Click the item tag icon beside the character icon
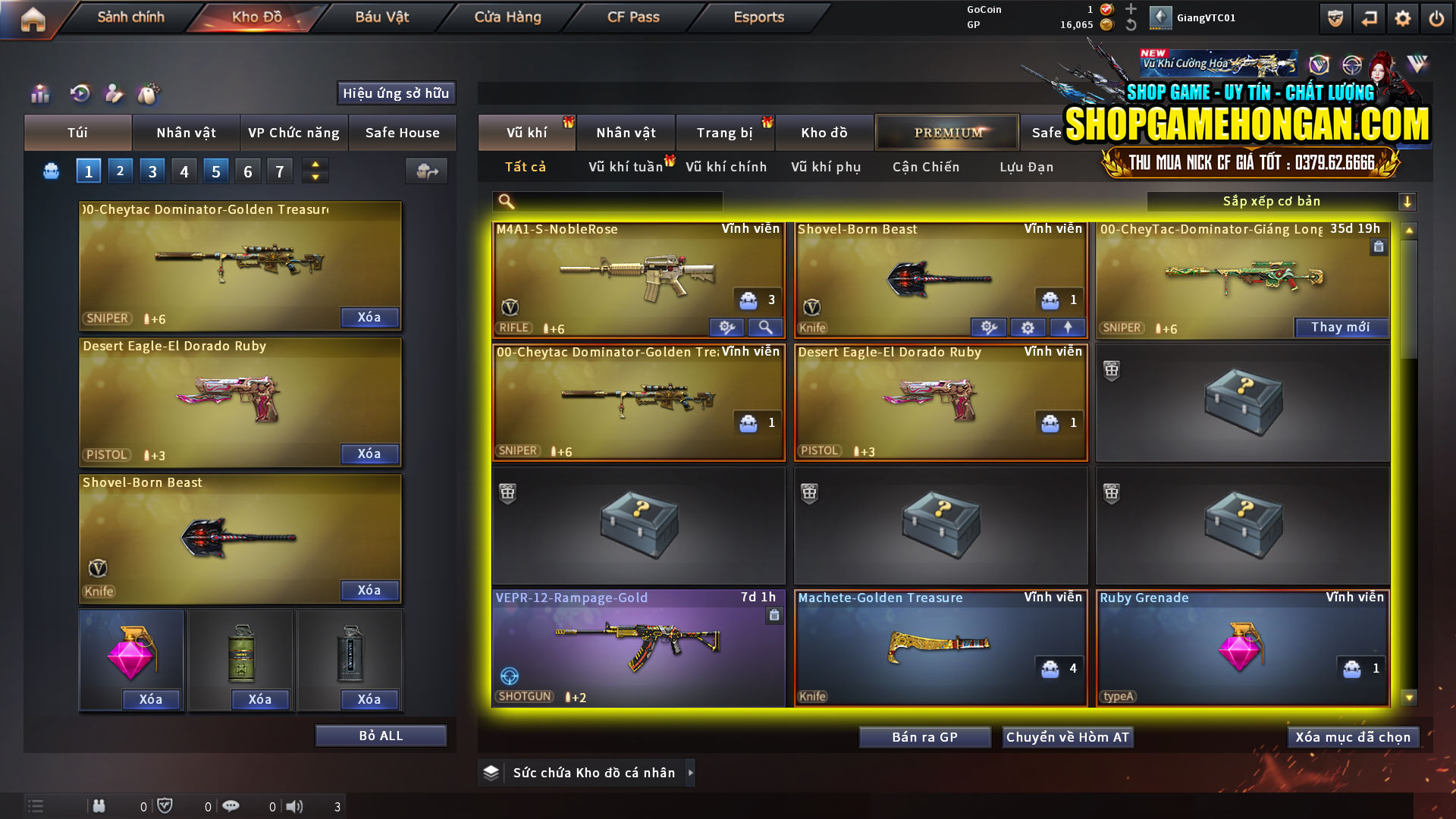The height and width of the screenshot is (819, 1456). point(149,93)
